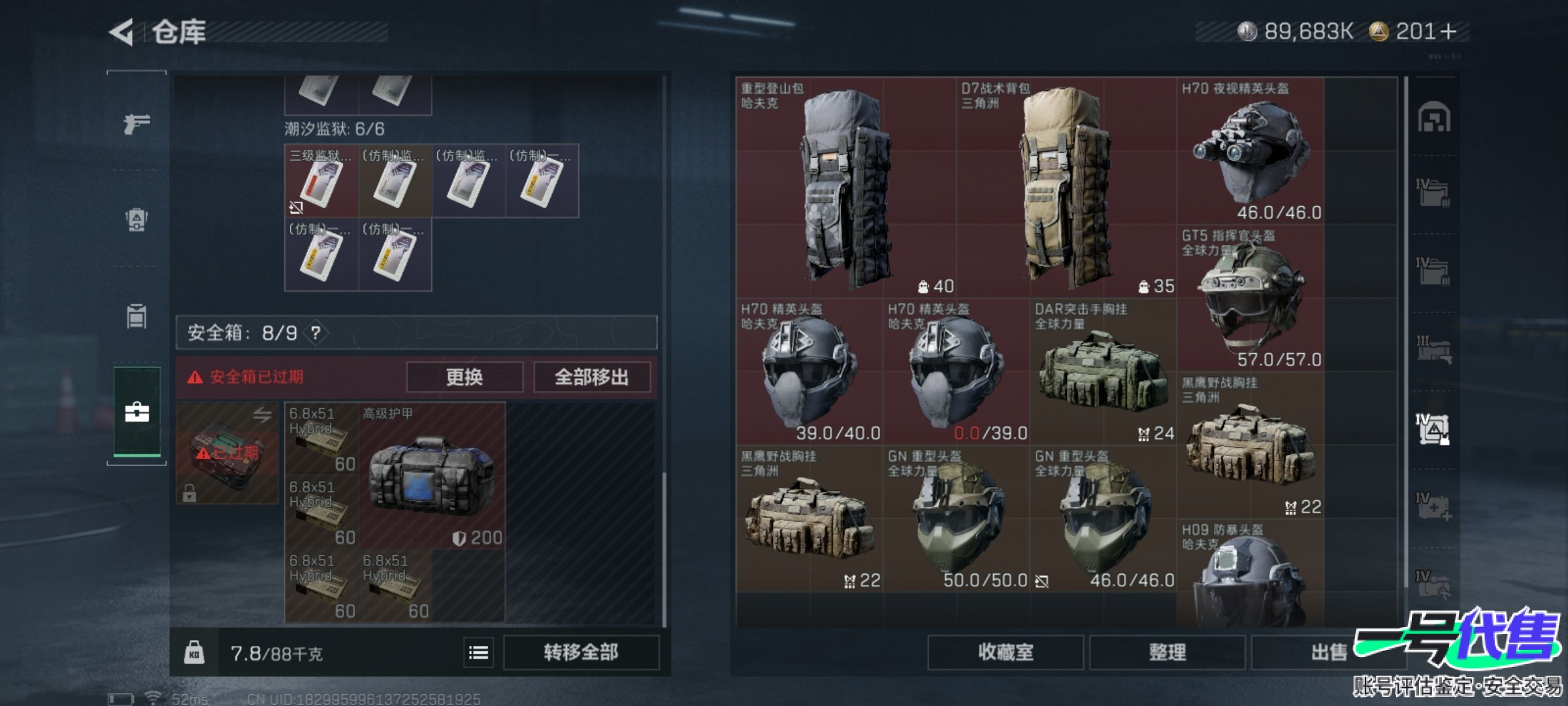The image size is (1568, 706).
Task: Select the 高级护甲 armor repair bag
Action: (x=431, y=476)
